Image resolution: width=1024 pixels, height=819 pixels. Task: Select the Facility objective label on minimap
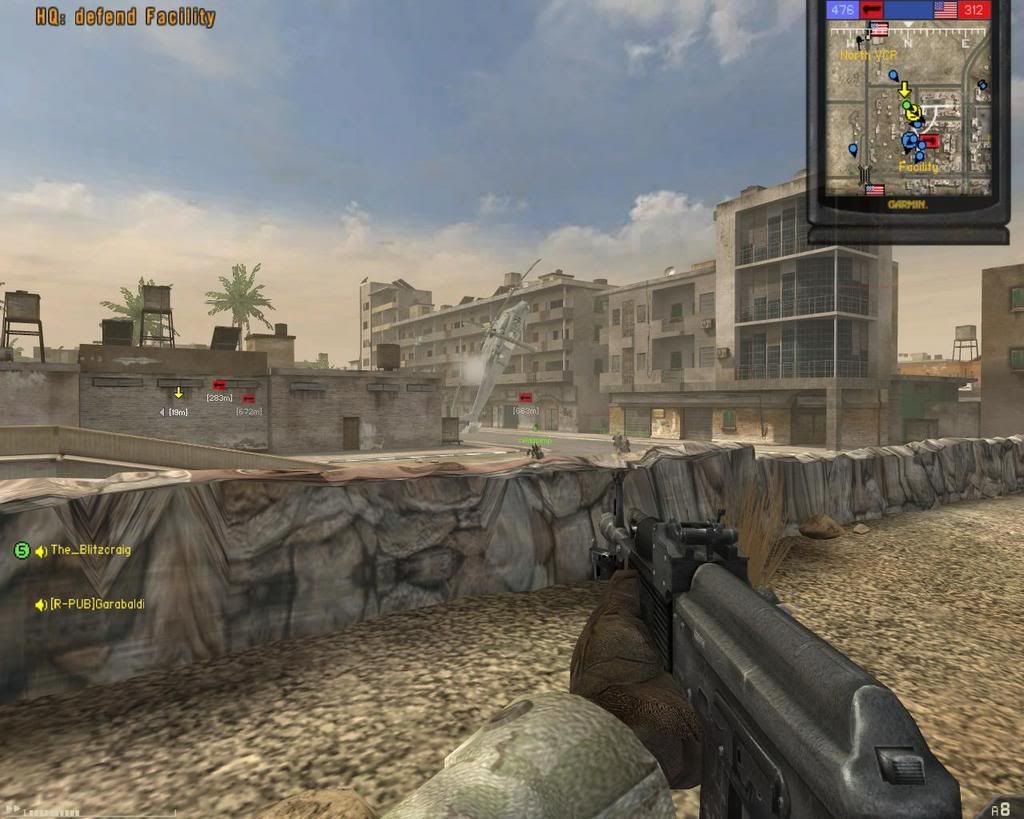point(918,167)
